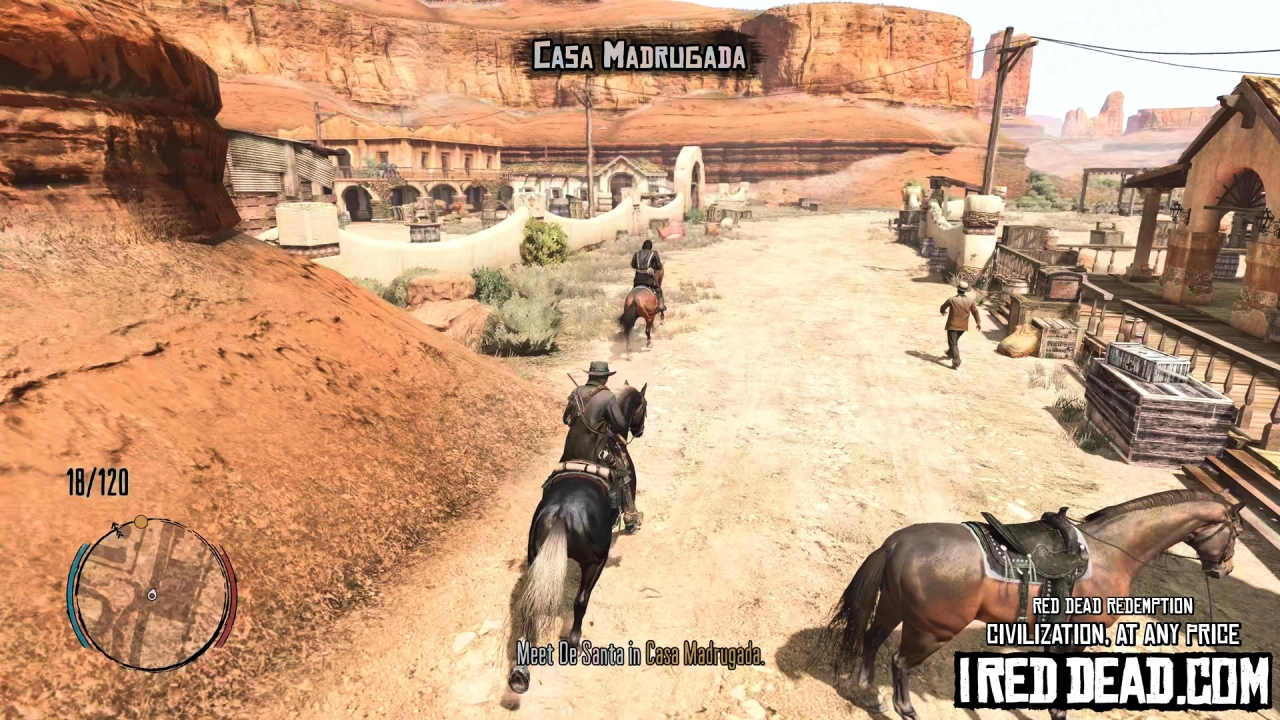This screenshot has height=720, width=1280.
Task: Click the white waypoint dot on the minimap
Action: [141, 522]
